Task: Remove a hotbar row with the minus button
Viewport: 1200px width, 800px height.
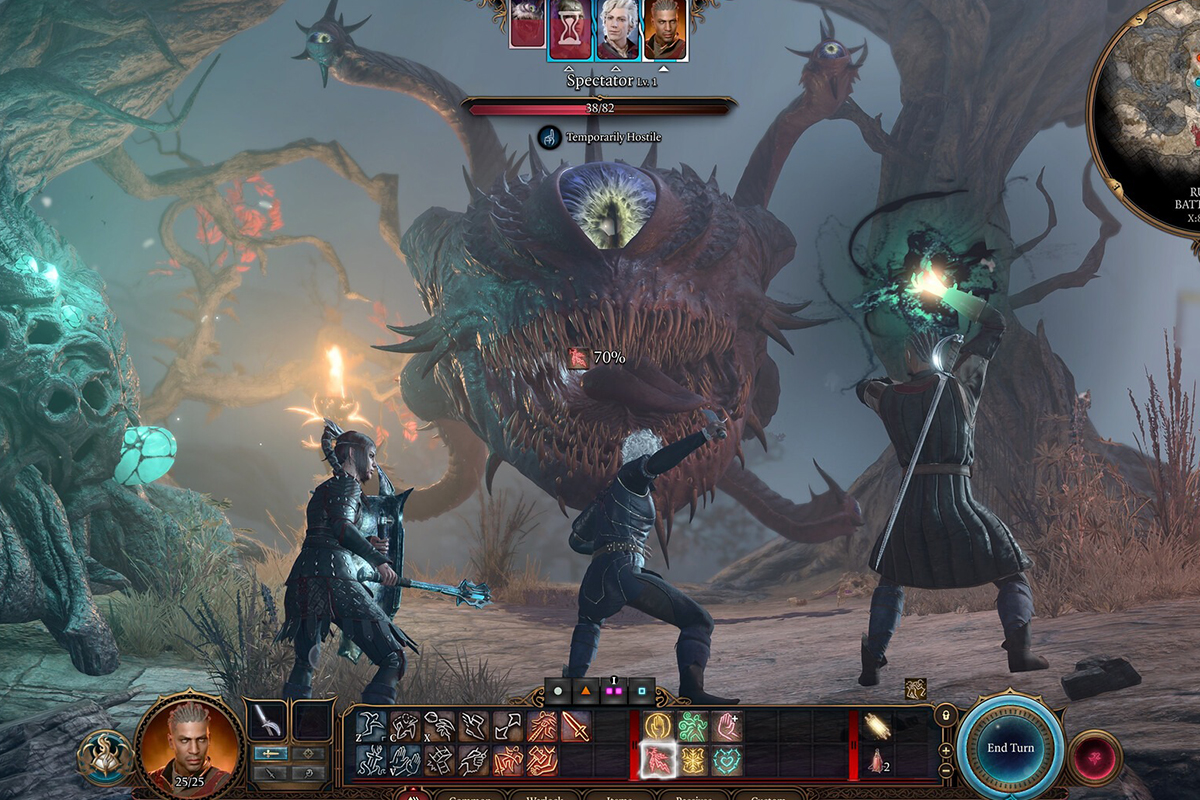Action: [945, 770]
